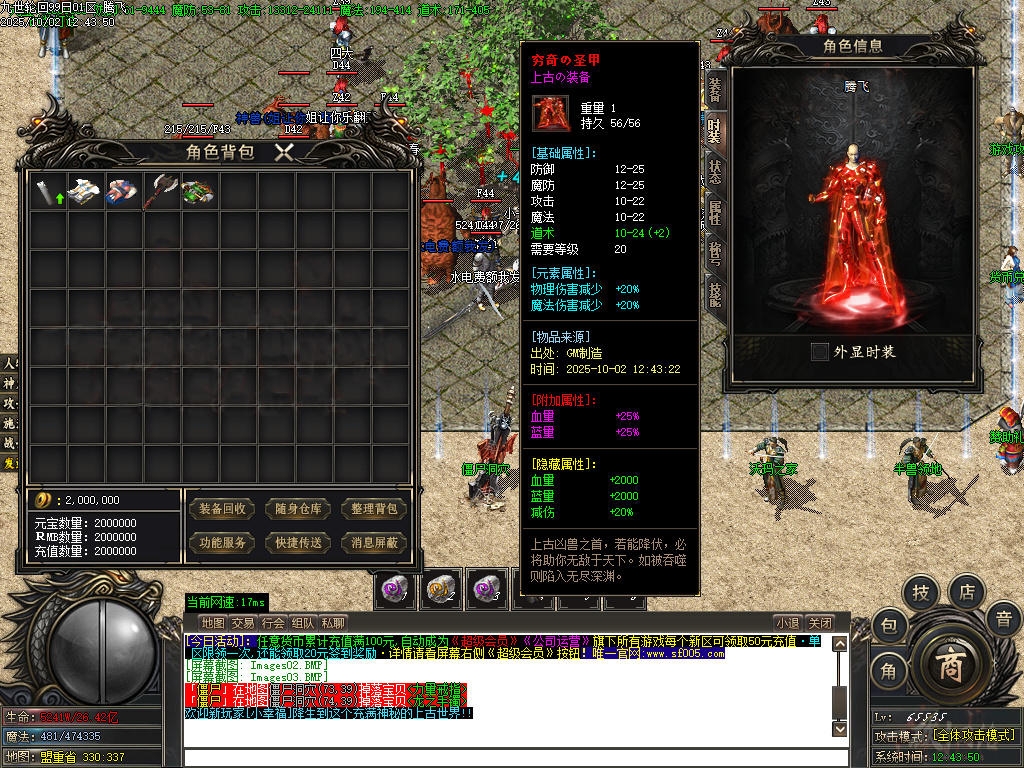This screenshot has height=768, width=1024.
Task: Switch to the 装备 equipment tab
Action: [x=715, y=88]
